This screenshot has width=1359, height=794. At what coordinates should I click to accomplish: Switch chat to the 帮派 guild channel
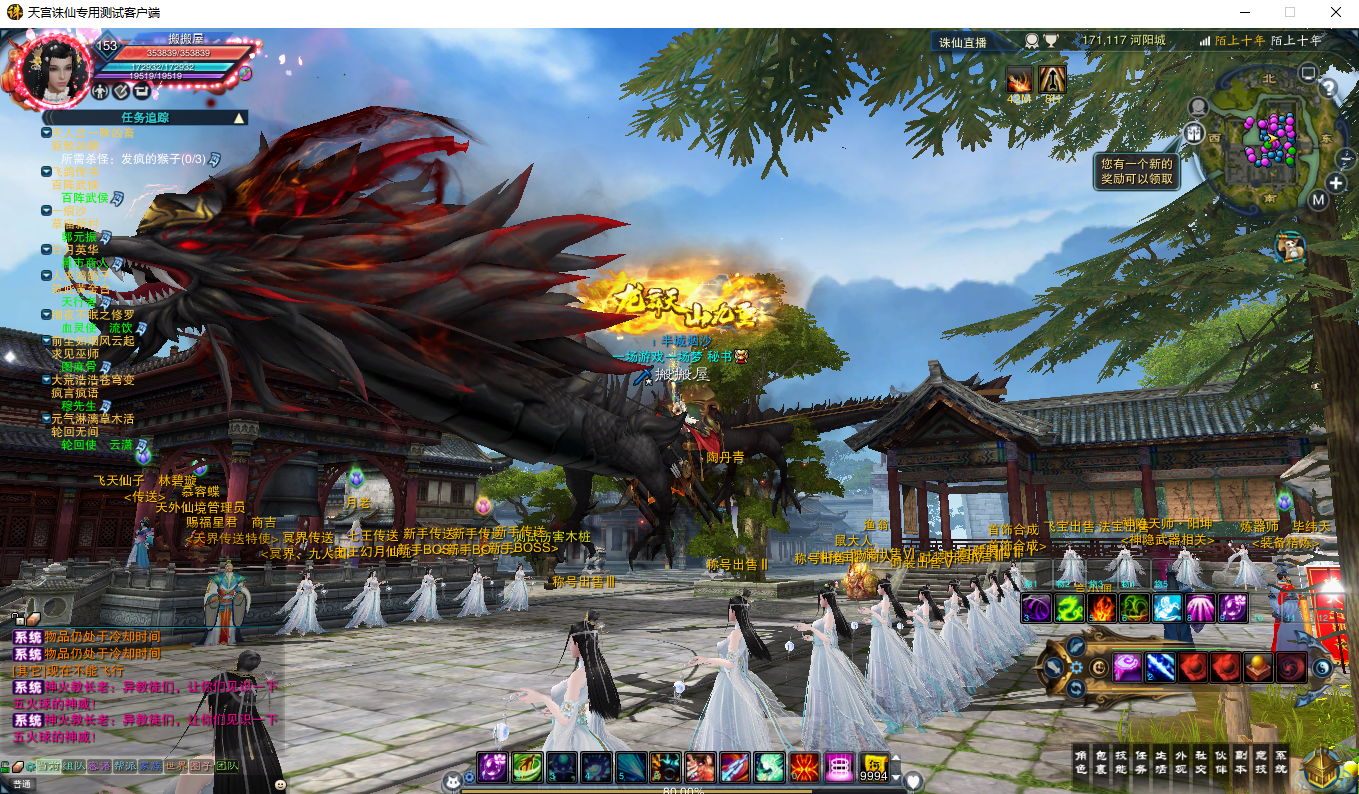pyautogui.click(x=124, y=766)
